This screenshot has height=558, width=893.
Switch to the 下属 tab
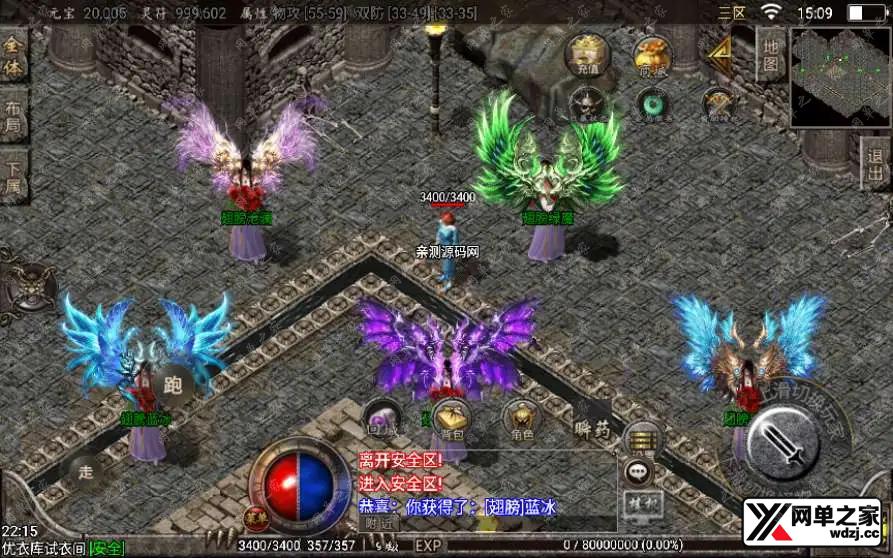tap(13, 178)
